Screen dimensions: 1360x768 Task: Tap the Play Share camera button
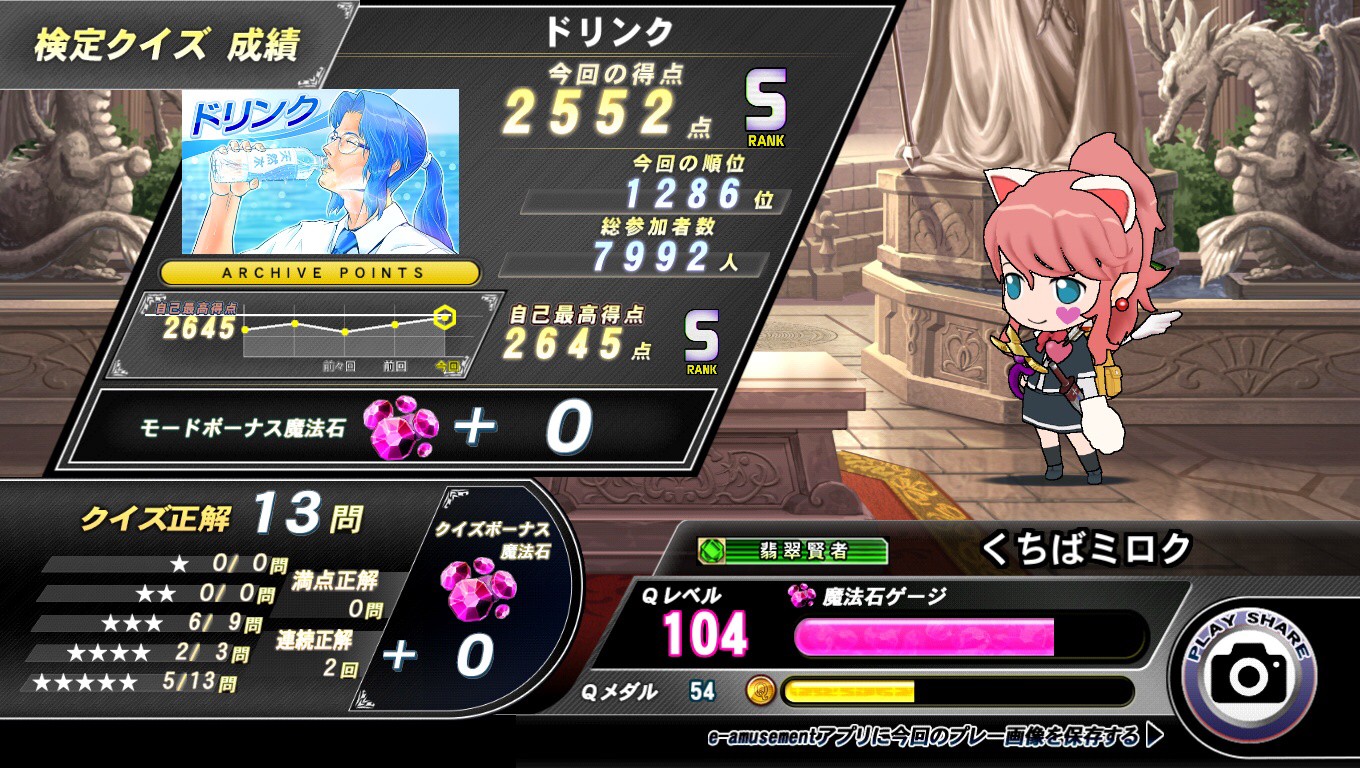[1248, 674]
